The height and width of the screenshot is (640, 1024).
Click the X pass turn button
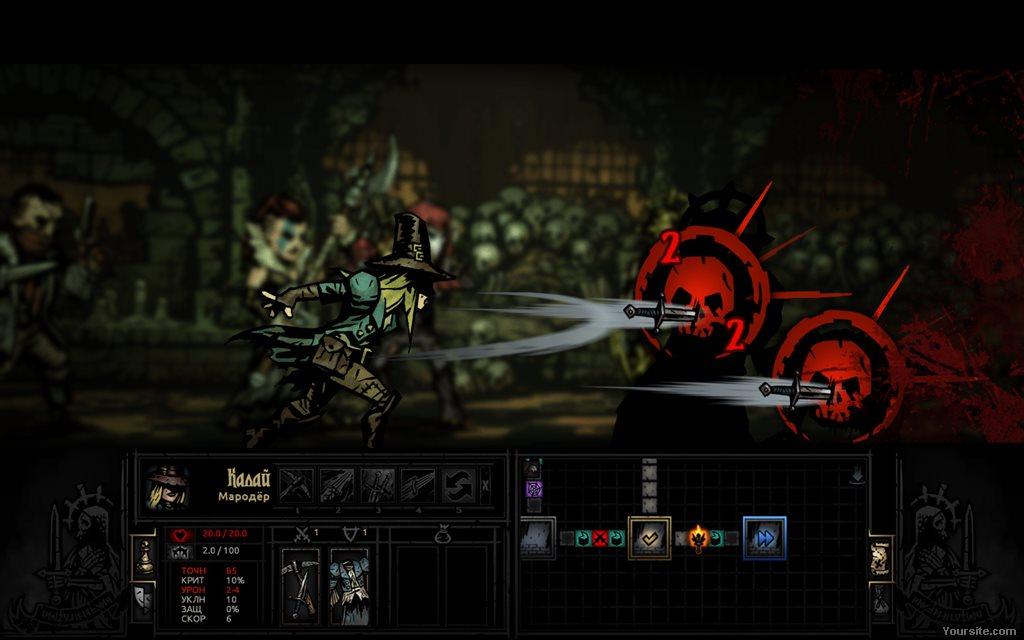(486, 485)
